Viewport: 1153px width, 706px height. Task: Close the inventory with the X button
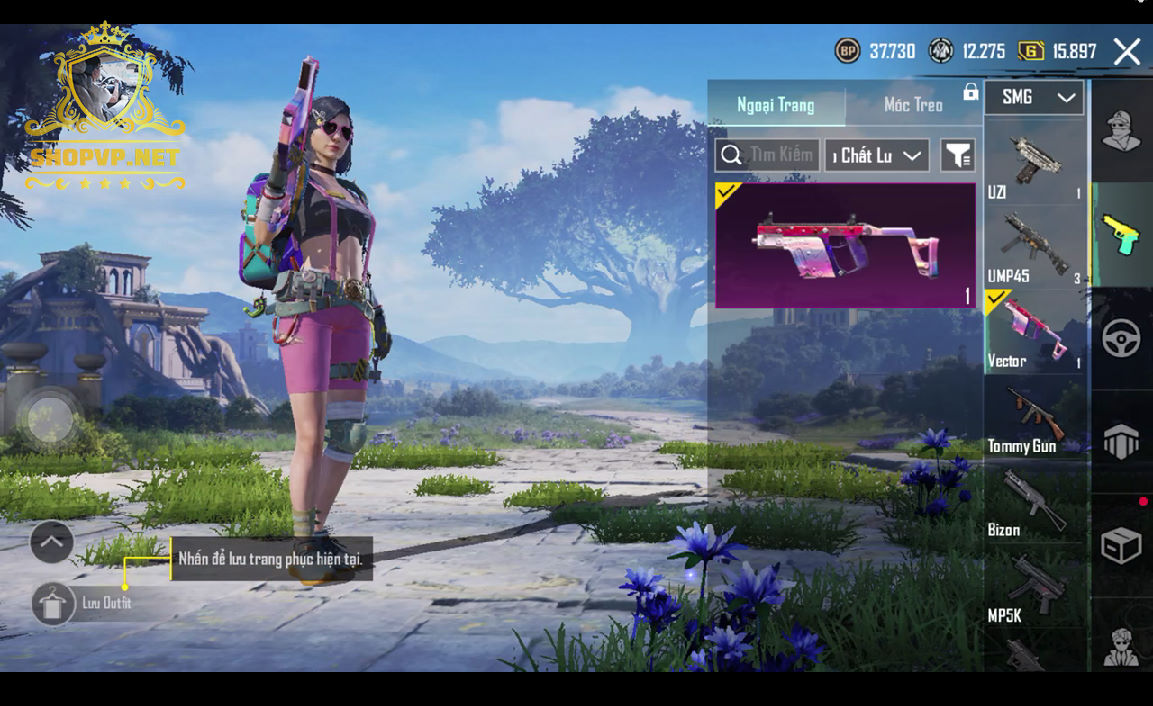click(x=1127, y=52)
